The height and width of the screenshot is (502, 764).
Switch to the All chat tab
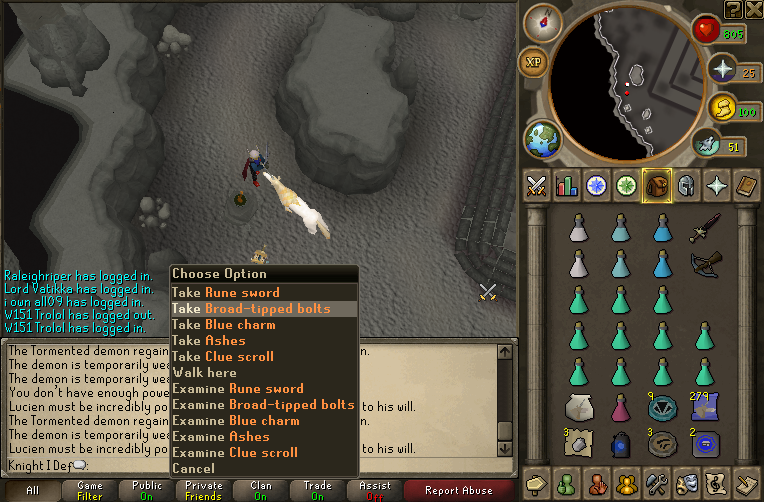coord(33,490)
